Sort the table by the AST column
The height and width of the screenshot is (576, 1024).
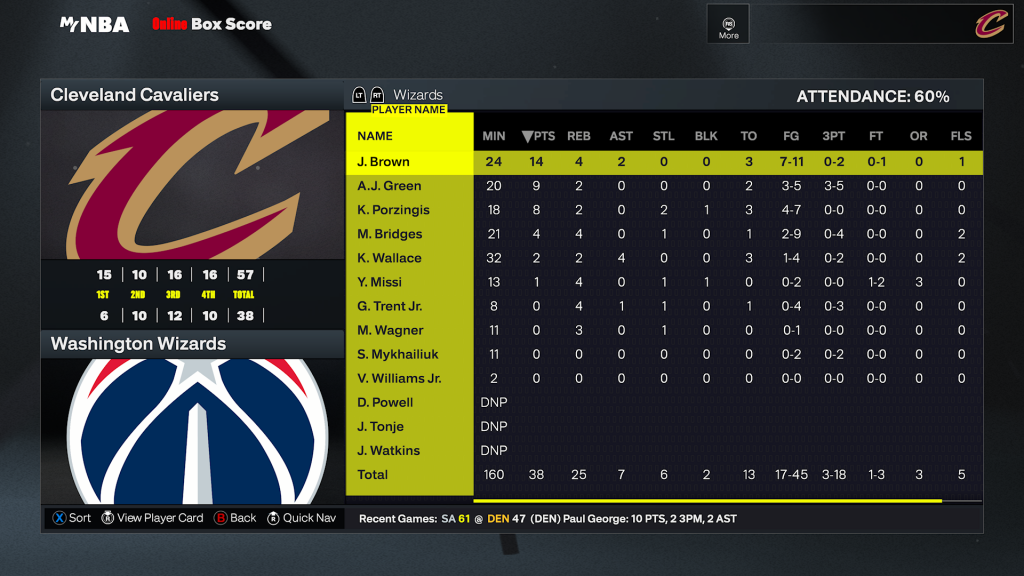(x=621, y=136)
